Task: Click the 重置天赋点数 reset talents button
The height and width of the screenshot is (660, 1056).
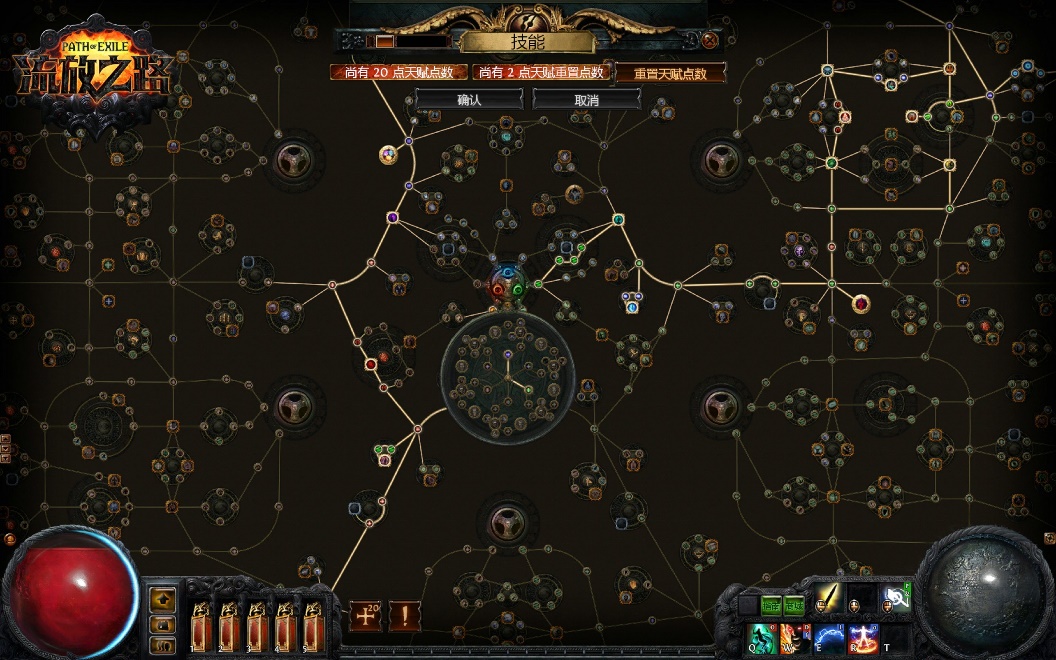Action: coord(669,73)
